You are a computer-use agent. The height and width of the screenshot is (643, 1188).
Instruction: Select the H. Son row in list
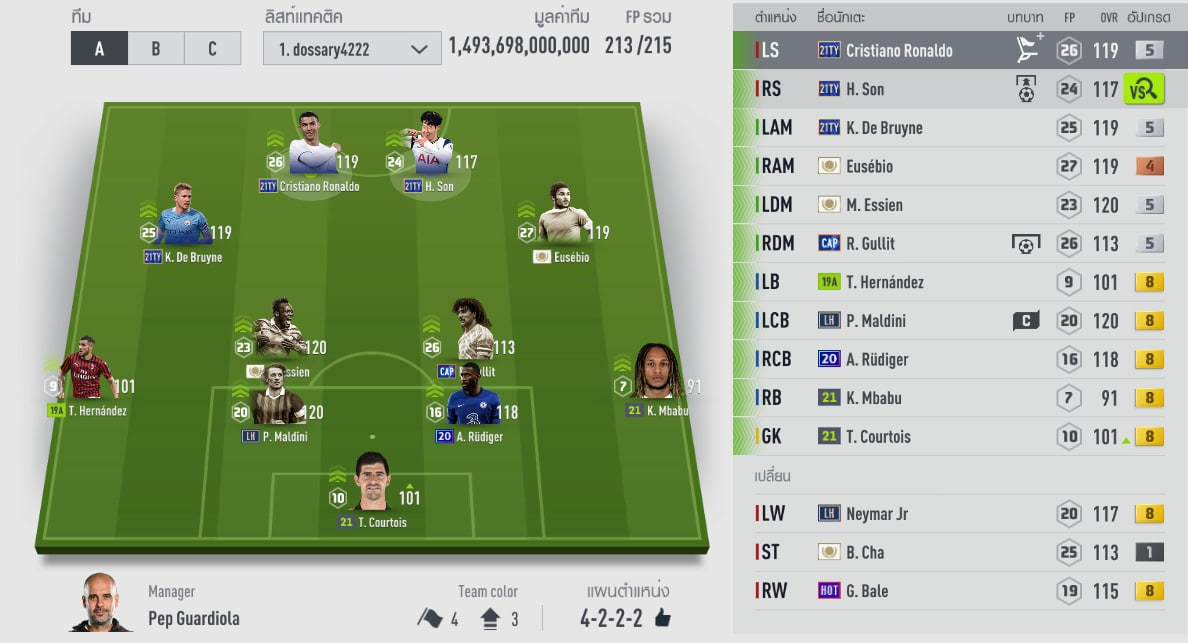(898, 89)
